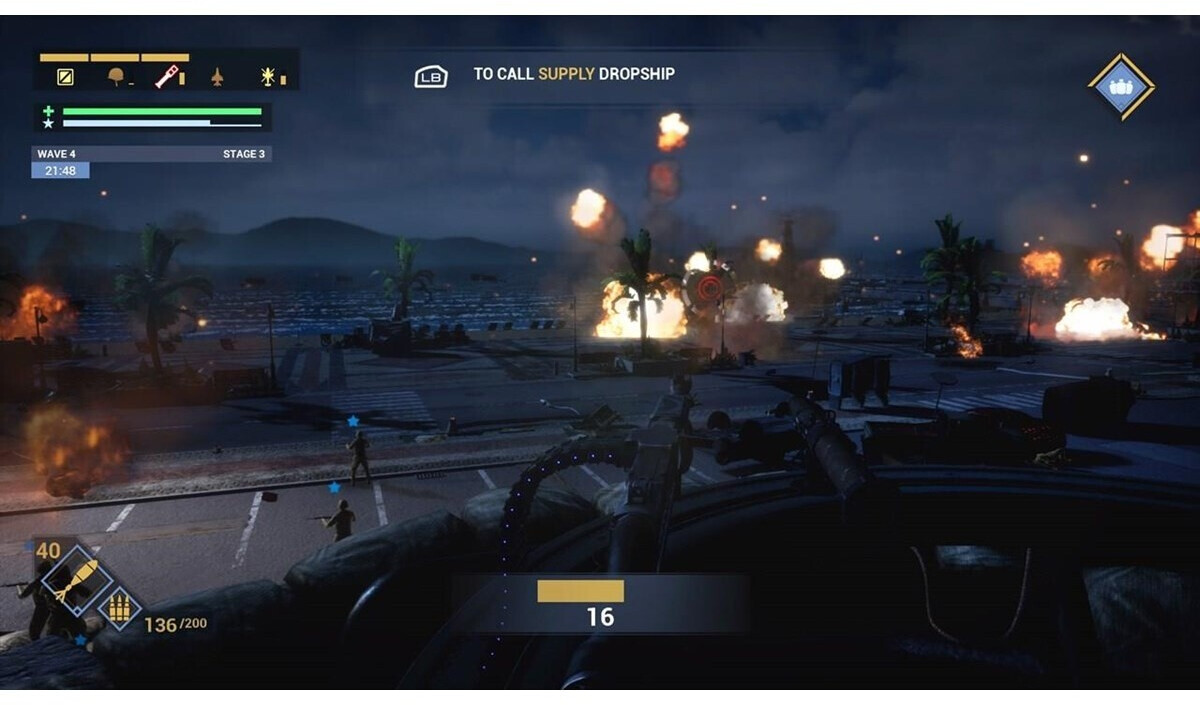Image resolution: width=1200 pixels, height=705 pixels.
Task: Call the fighter jet airstrike icon
Action: coord(217,76)
